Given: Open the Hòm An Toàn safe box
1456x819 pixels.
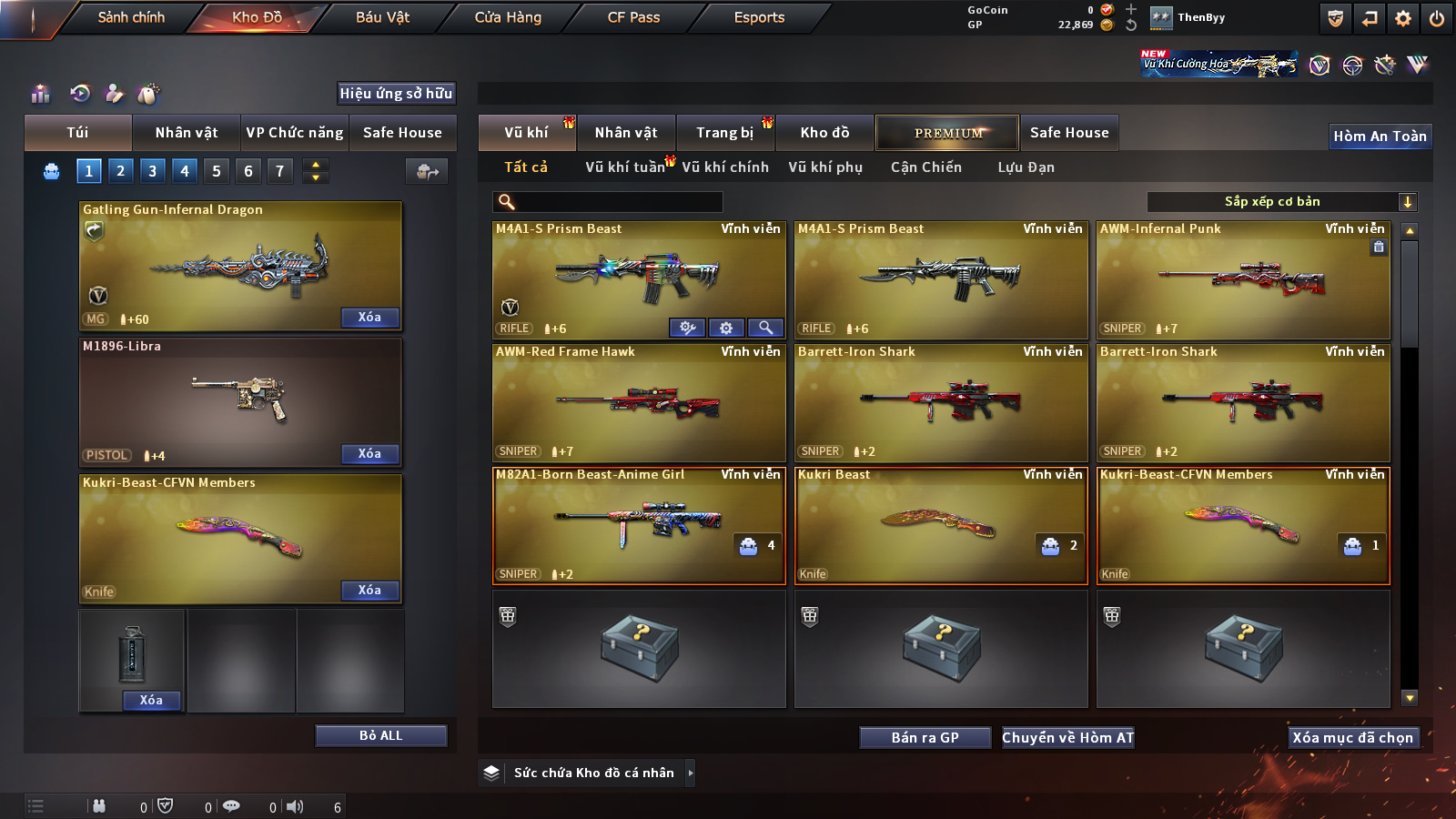Looking at the screenshot, I should tap(1380, 136).
